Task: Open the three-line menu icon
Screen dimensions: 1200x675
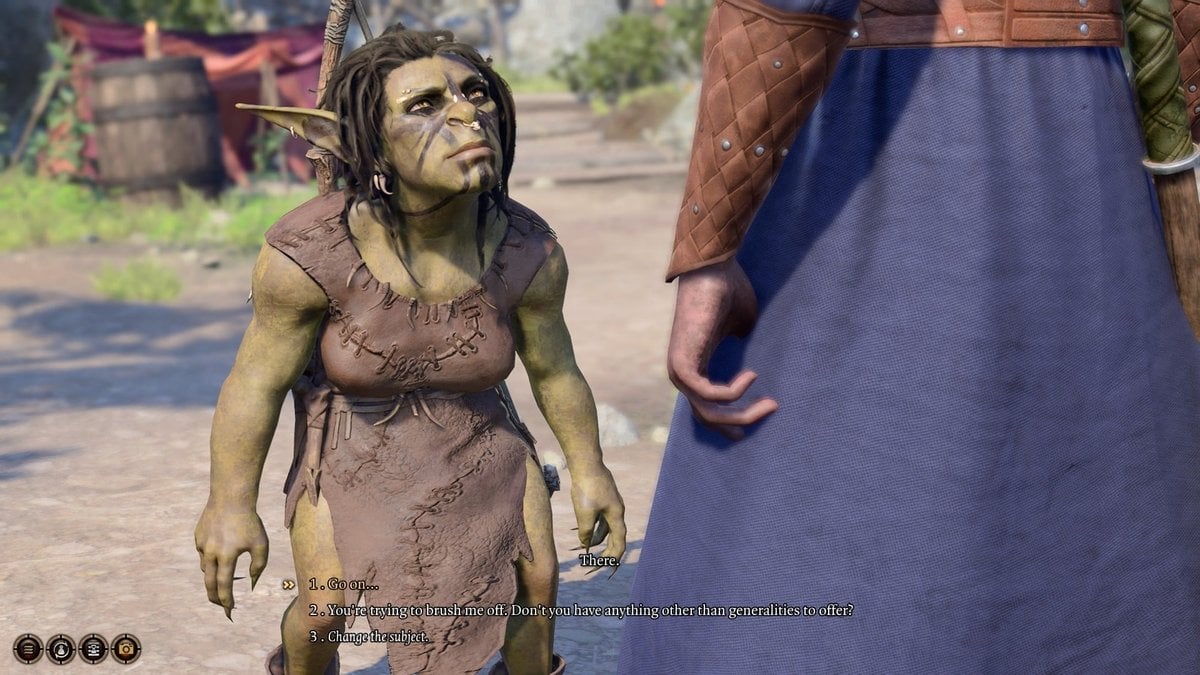Action: (28, 648)
